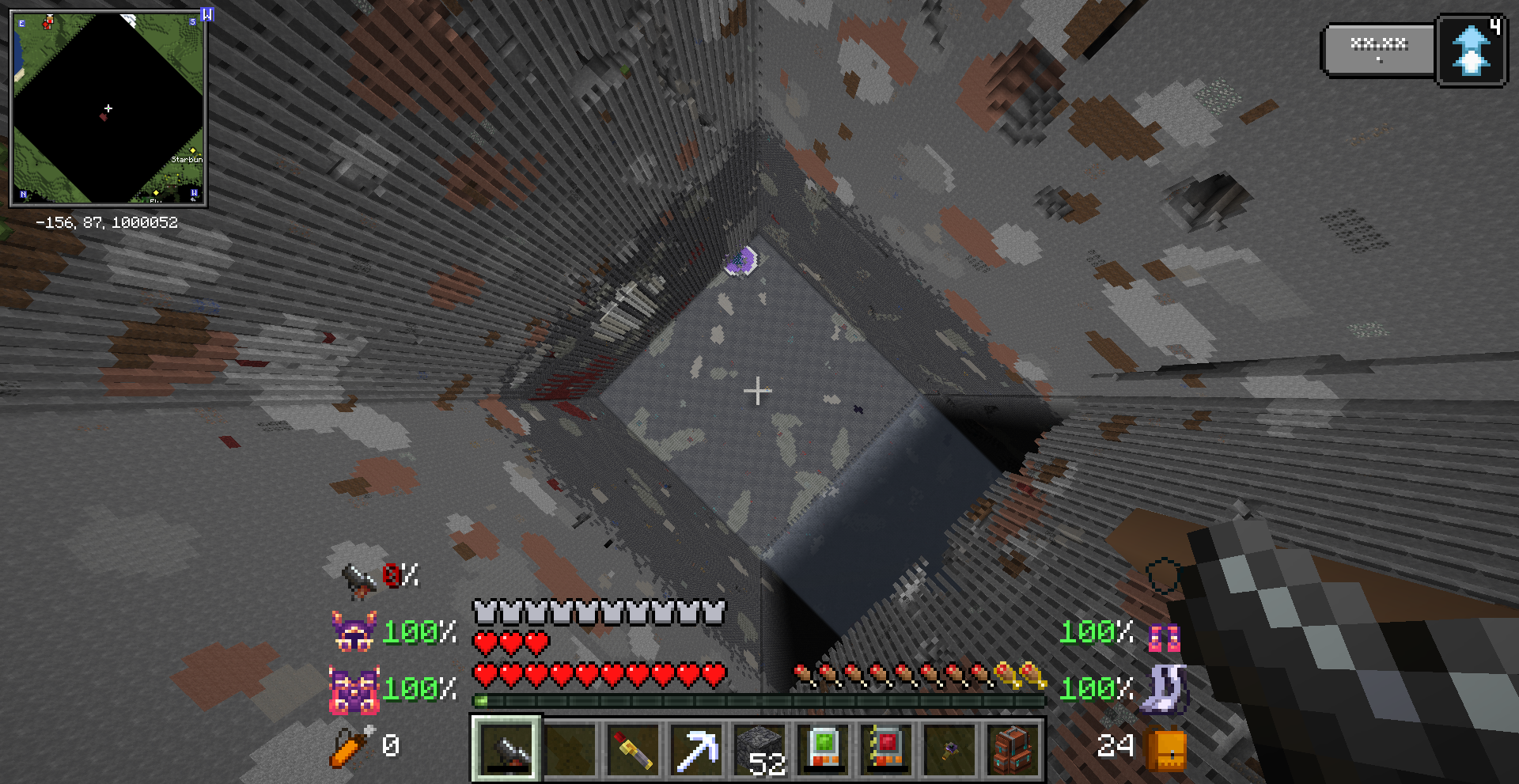Click the arrow quiver ammo icon
Viewport: 1519px width, 784px height.
351,746
